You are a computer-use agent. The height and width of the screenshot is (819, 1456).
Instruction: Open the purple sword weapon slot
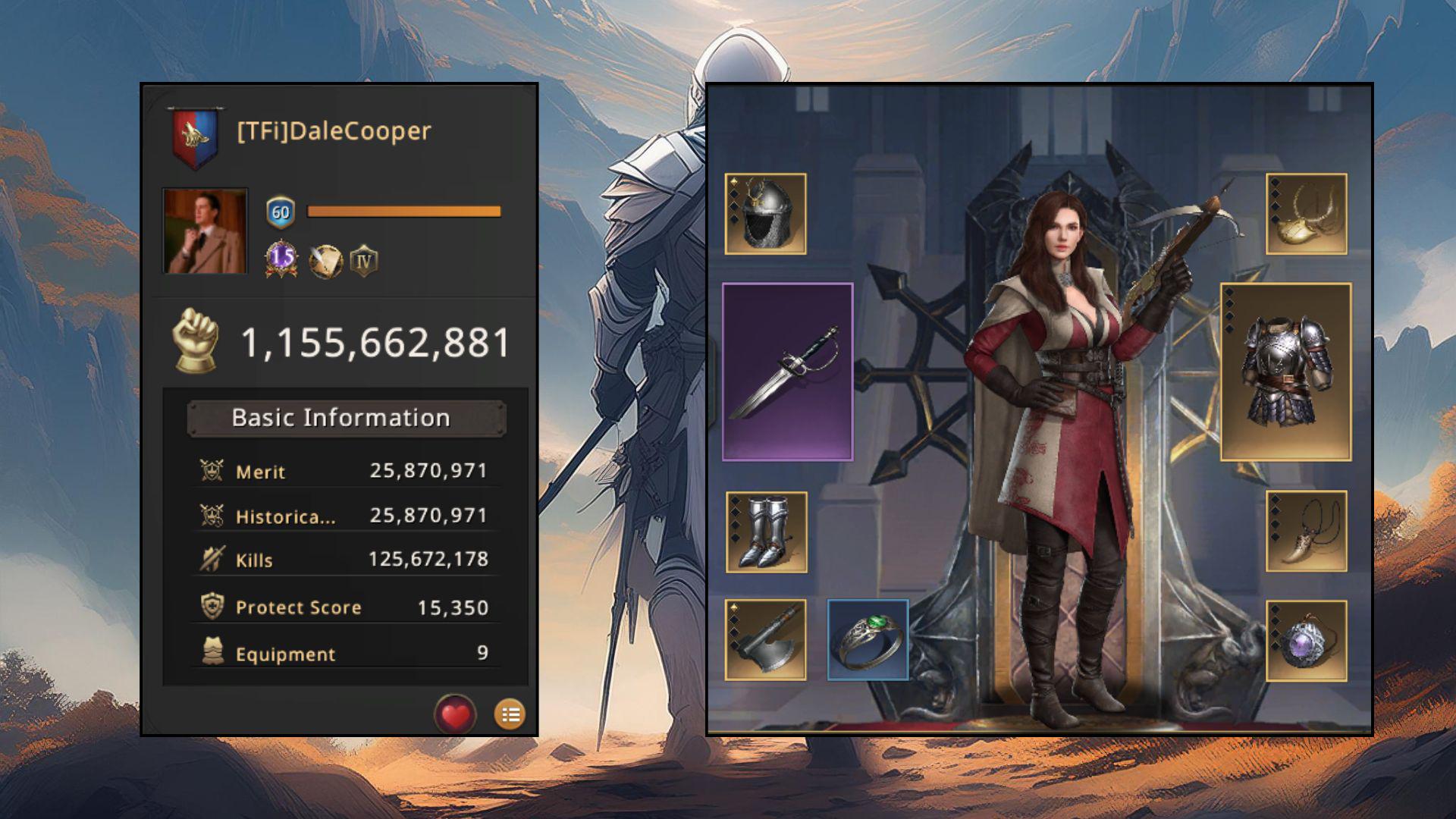pos(787,372)
